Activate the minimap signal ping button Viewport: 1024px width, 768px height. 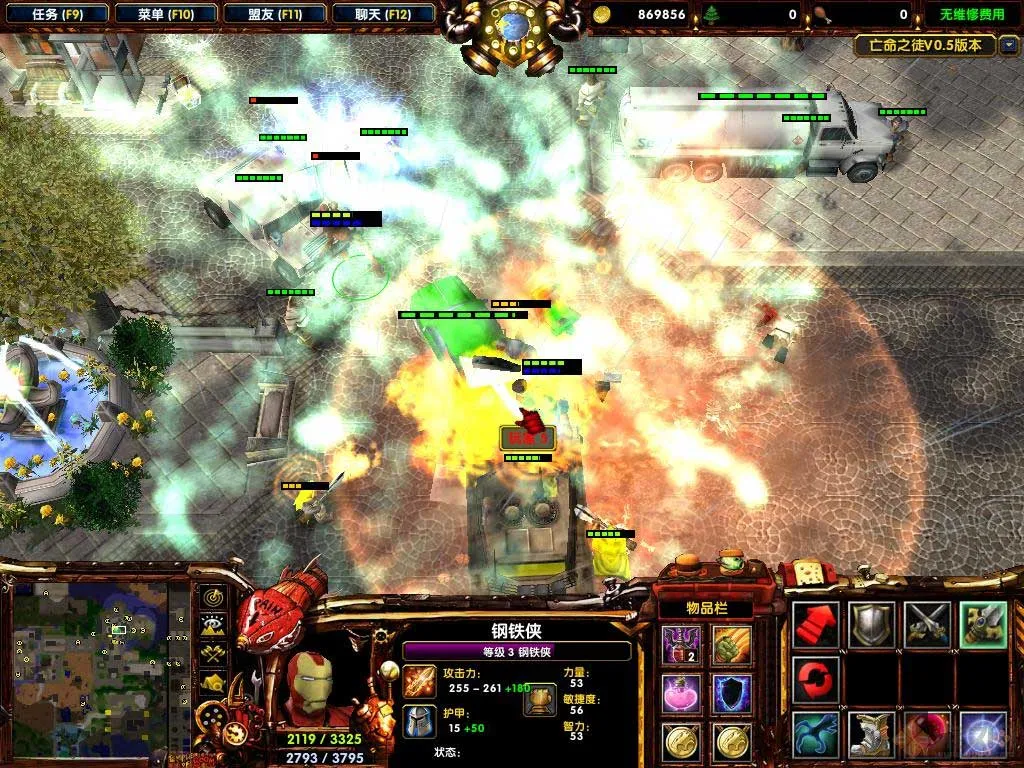213,598
